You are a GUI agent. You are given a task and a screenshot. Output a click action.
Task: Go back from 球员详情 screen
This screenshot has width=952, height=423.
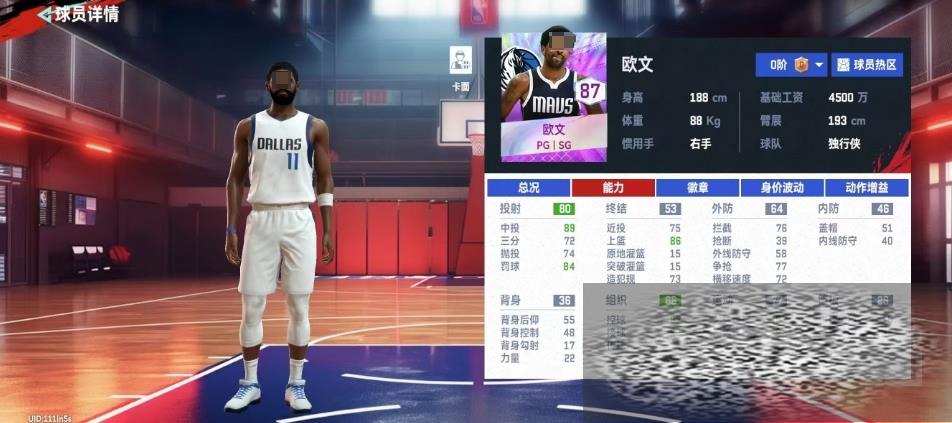tap(44, 15)
